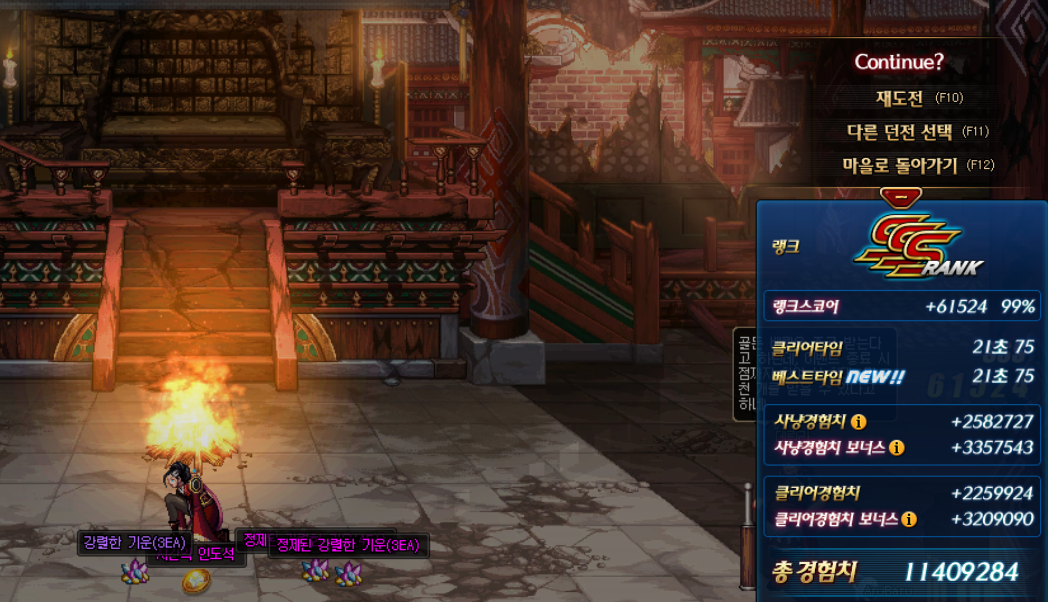Show info for 사냥경험치 보너스

tap(896, 447)
